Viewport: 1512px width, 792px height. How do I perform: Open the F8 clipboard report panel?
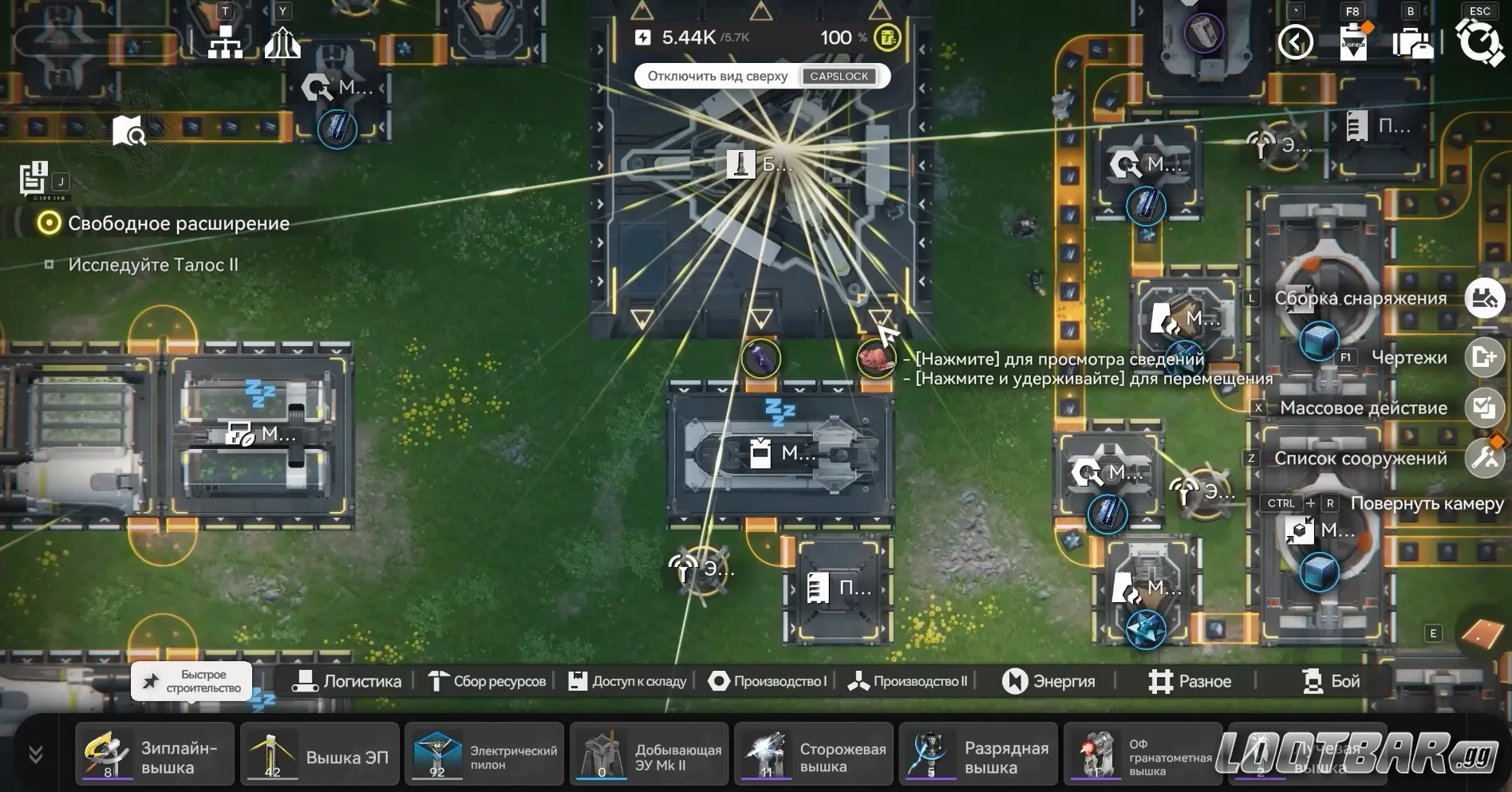[1352, 41]
